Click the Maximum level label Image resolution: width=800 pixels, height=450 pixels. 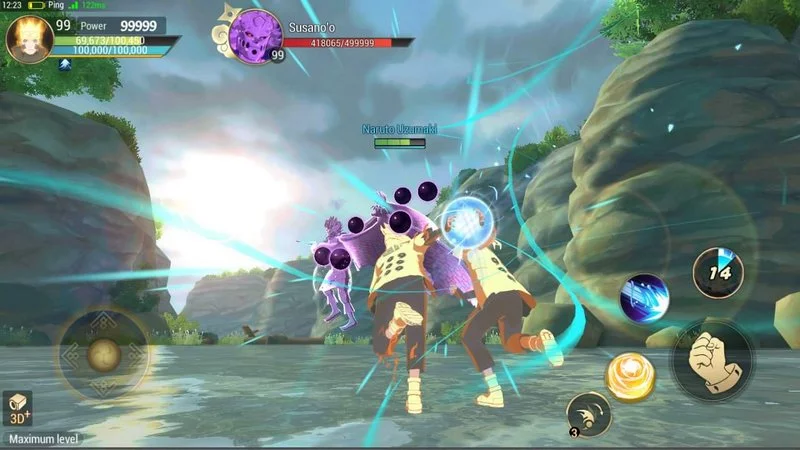tap(44, 438)
